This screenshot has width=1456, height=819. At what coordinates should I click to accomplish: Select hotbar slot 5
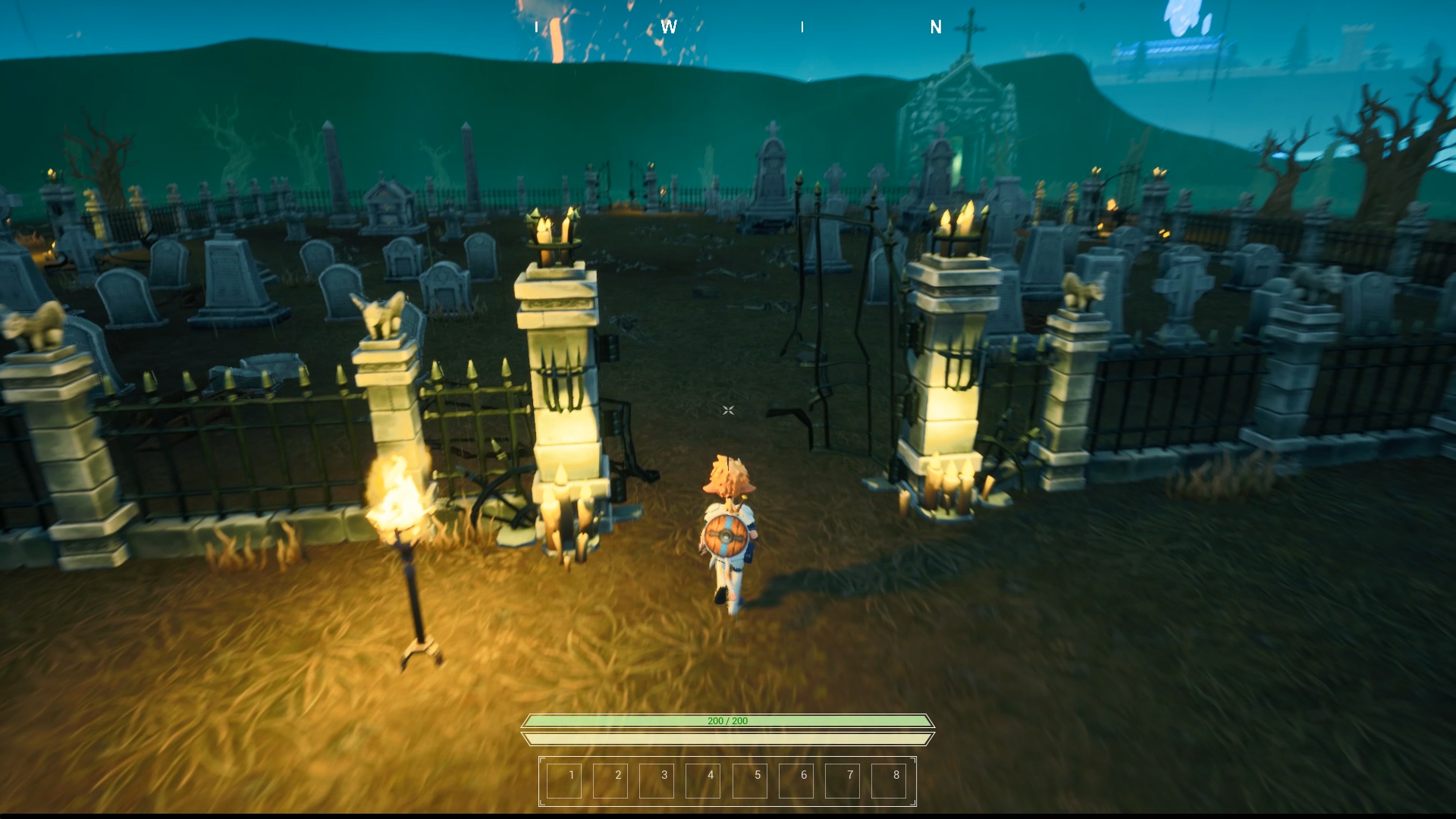750,777
